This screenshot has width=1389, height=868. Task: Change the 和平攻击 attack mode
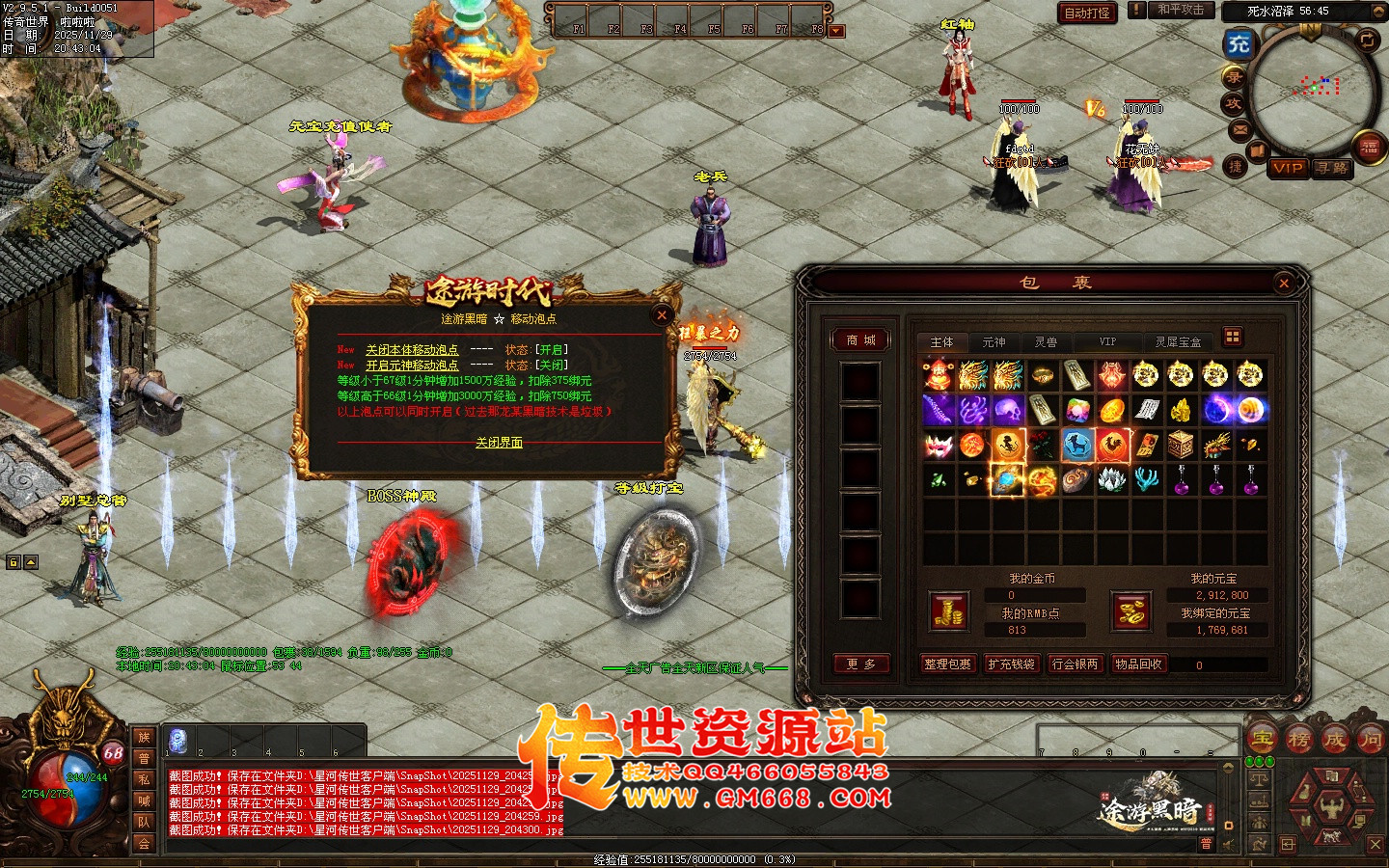coord(1181,10)
